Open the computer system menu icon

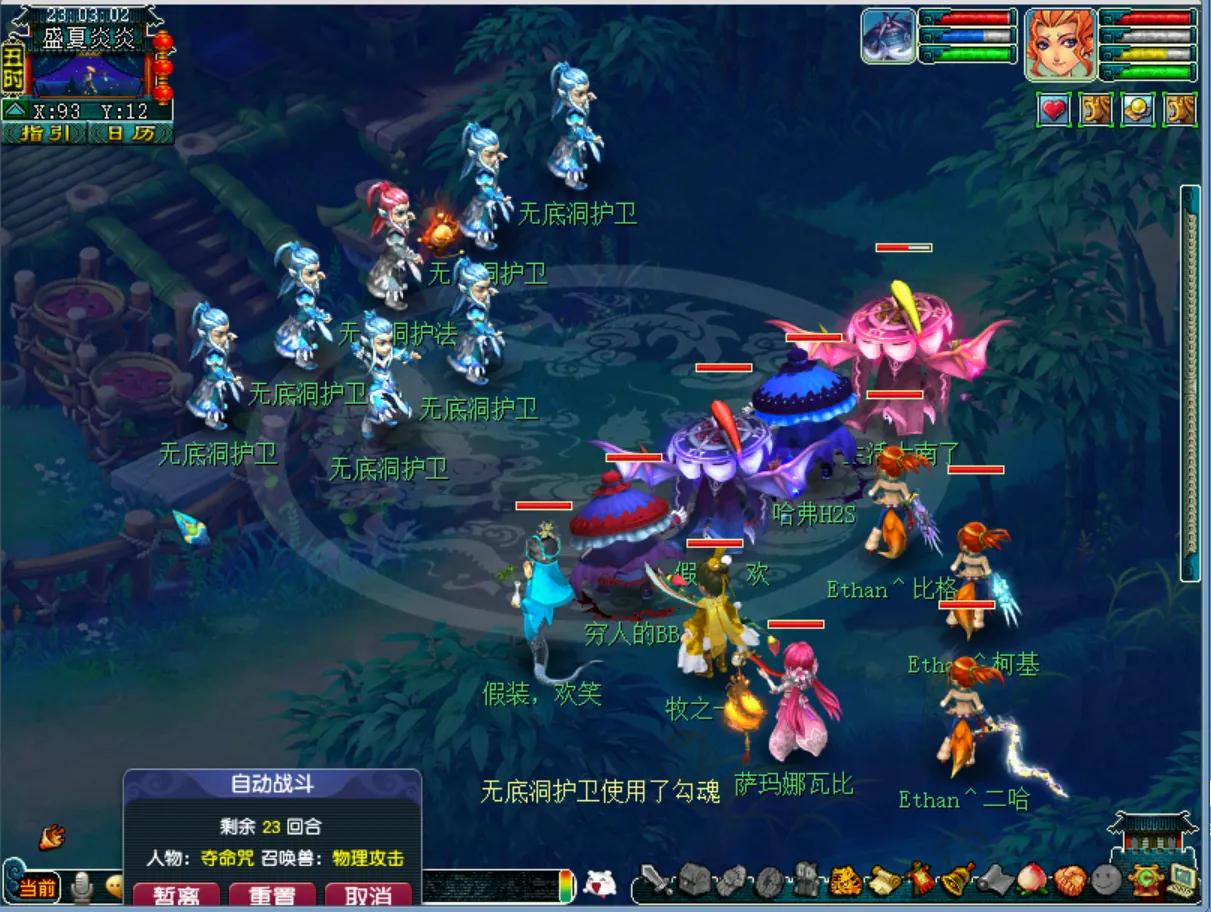pos(1182,879)
